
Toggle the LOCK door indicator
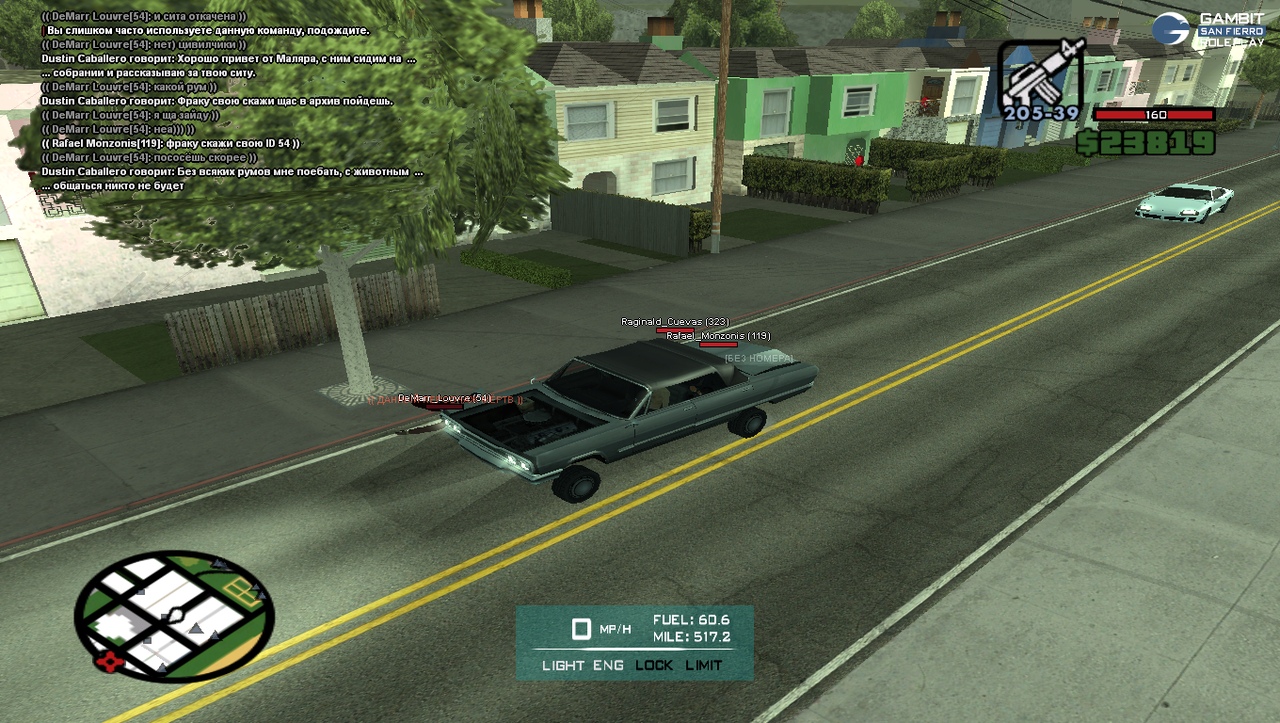(x=654, y=665)
